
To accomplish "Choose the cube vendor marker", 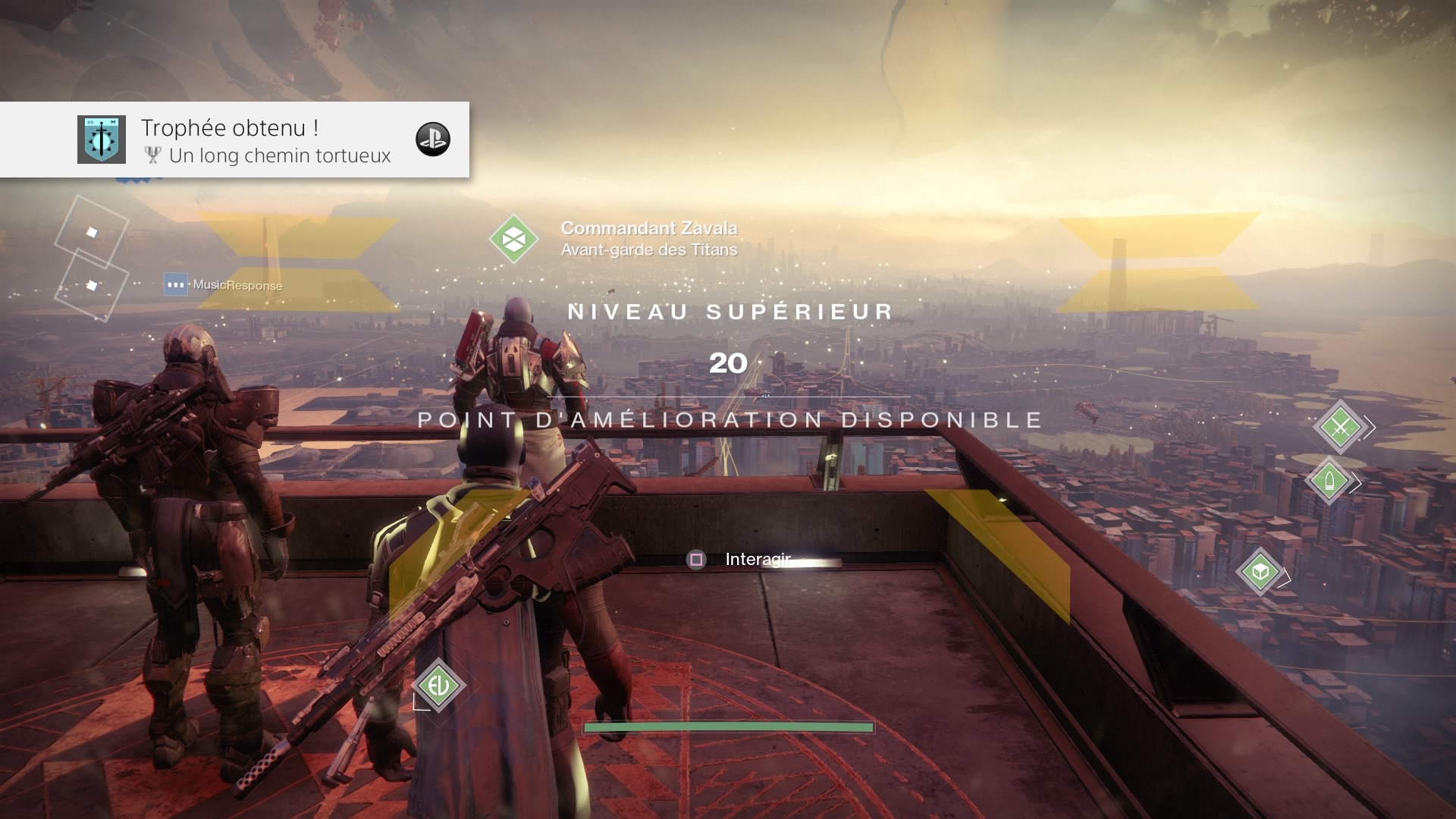I will point(1260,571).
